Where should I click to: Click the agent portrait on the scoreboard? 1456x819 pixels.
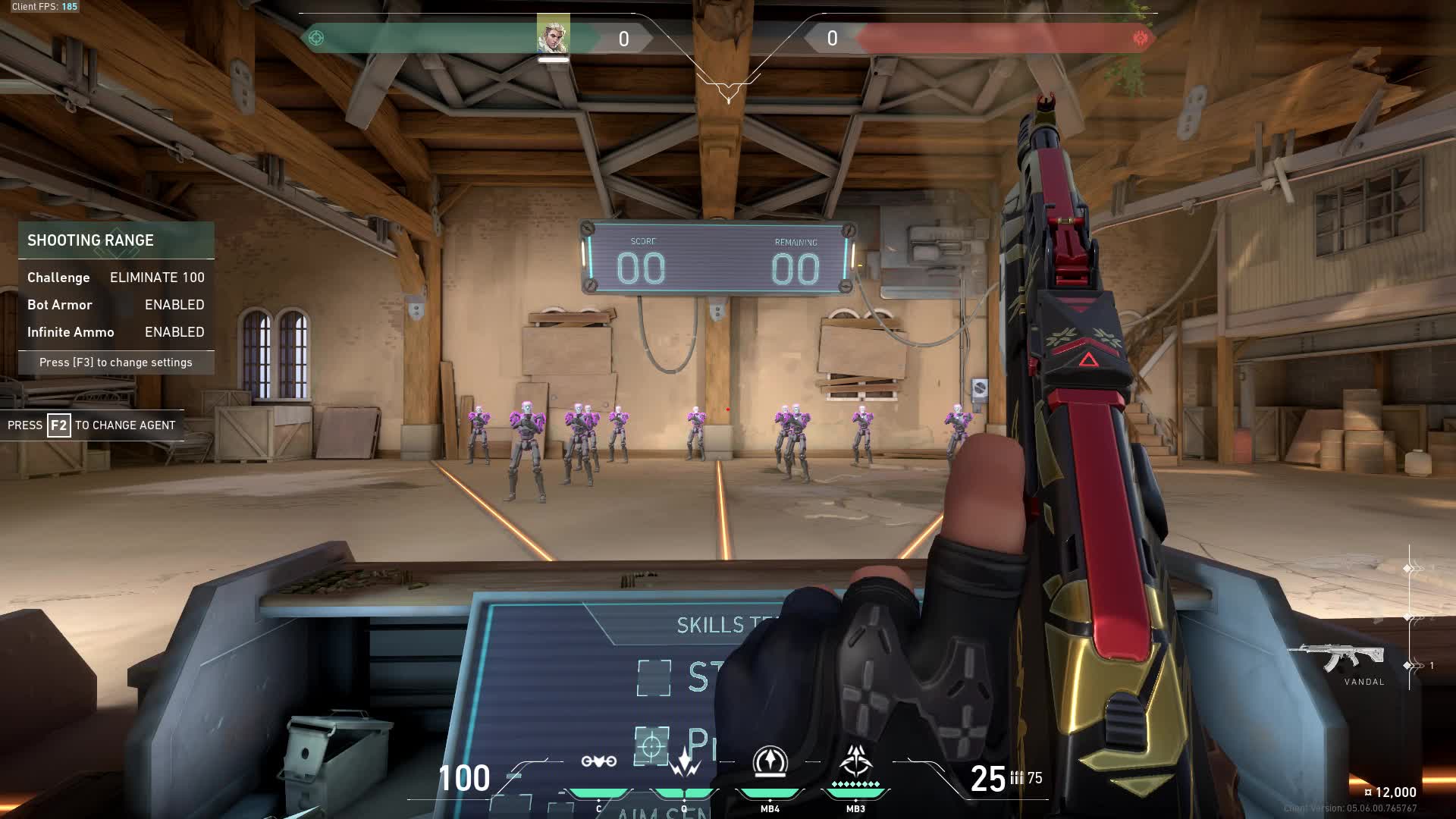point(553,34)
